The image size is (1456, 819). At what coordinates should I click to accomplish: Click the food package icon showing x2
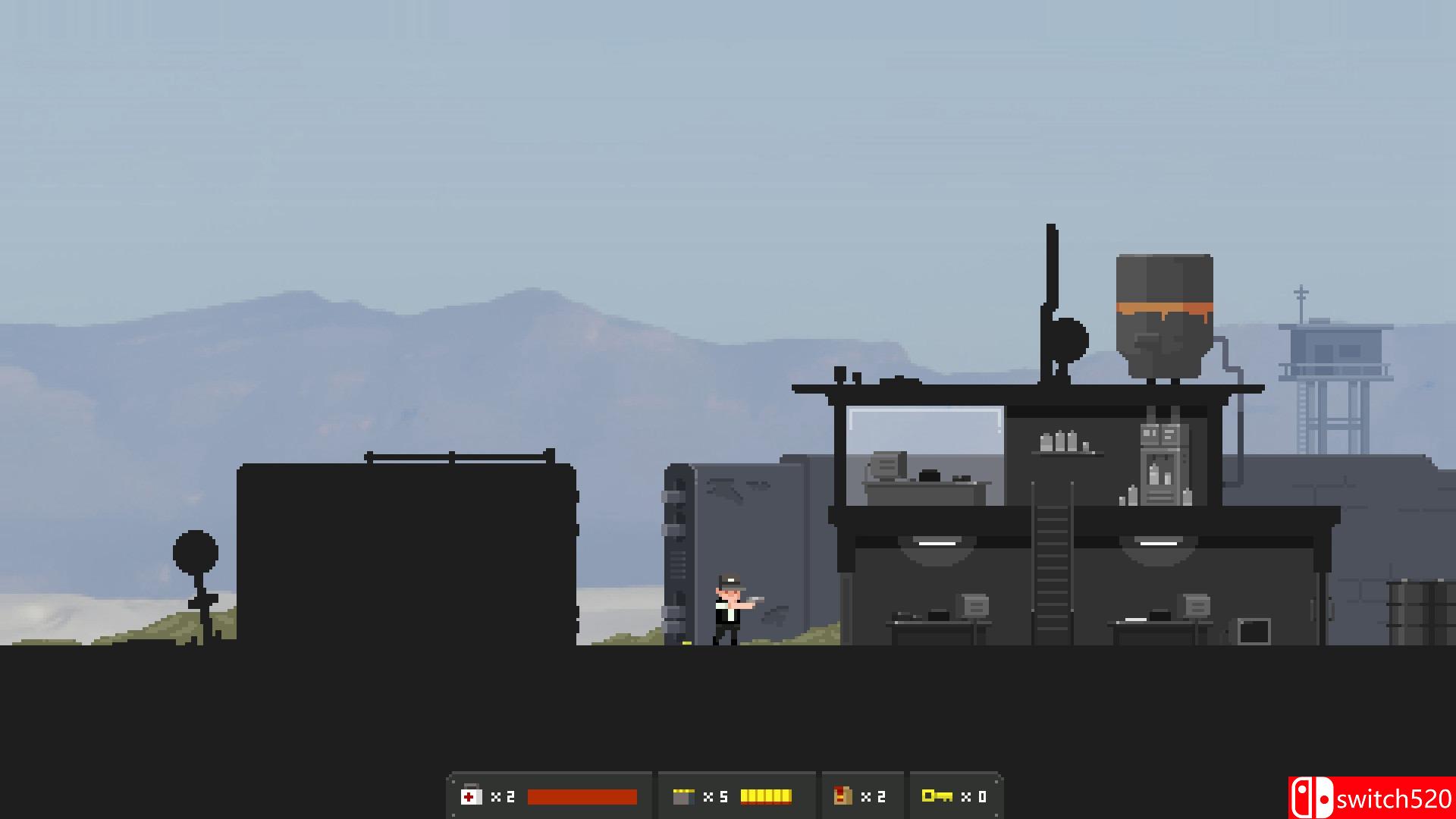(843, 796)
